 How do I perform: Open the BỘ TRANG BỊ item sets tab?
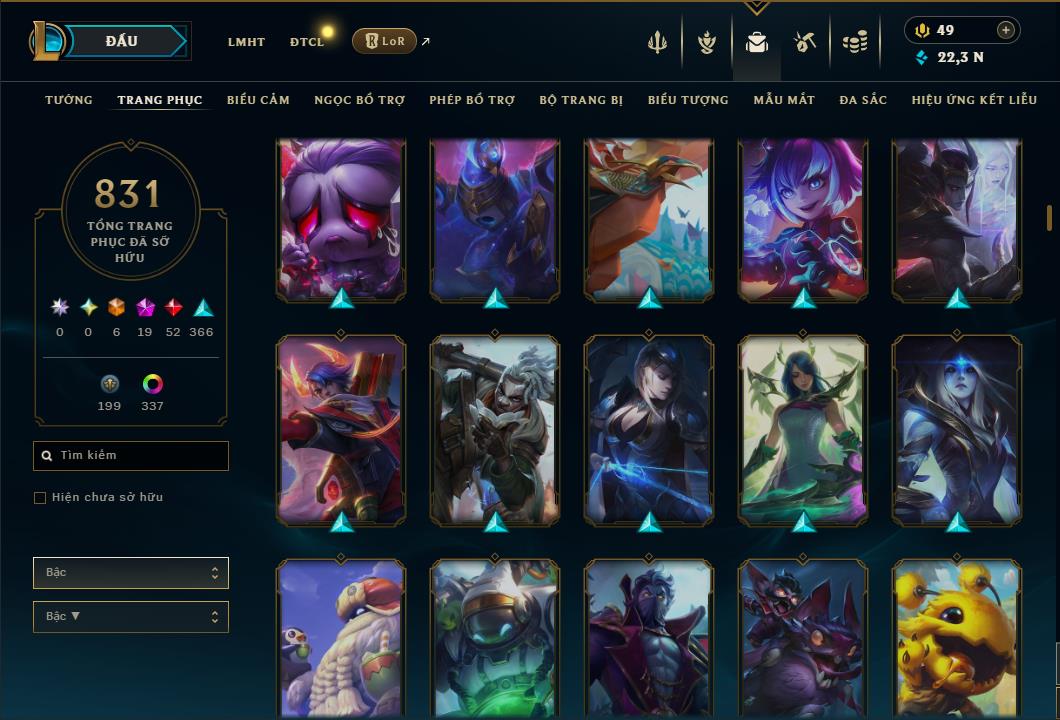581,100
